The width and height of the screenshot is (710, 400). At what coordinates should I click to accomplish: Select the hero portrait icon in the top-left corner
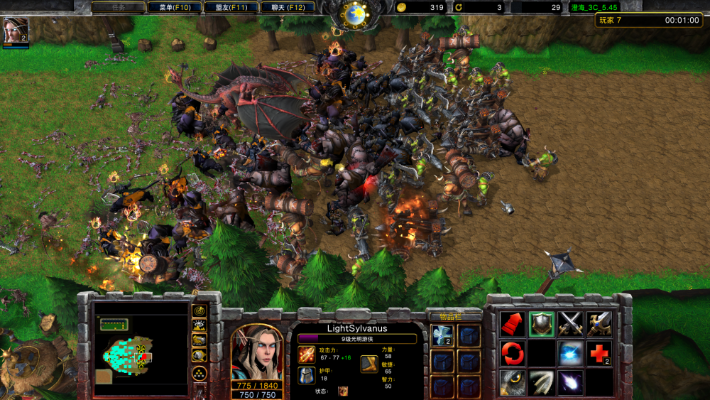coord(17,30)
